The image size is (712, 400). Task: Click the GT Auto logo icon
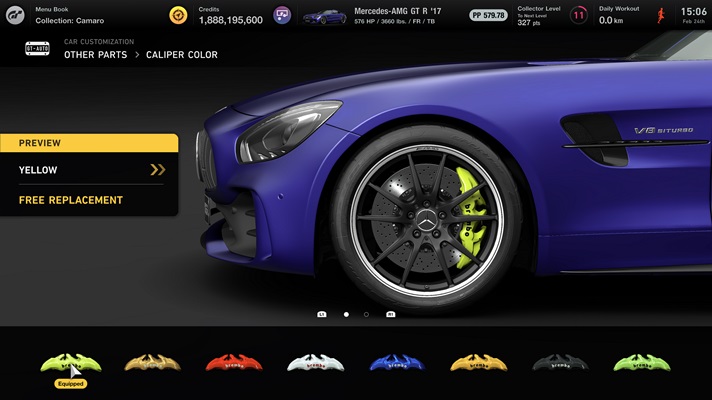pos(35,49)
